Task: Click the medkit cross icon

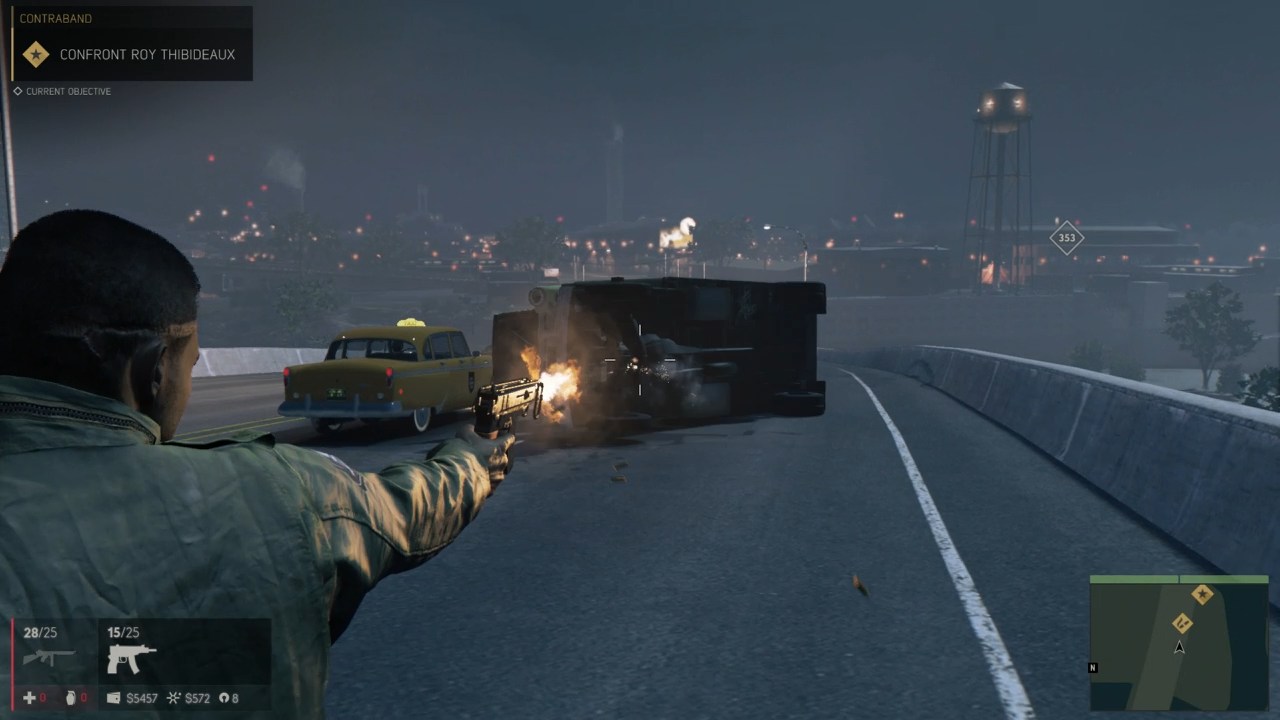Action: pyautogui.click(x=29, y=698)
